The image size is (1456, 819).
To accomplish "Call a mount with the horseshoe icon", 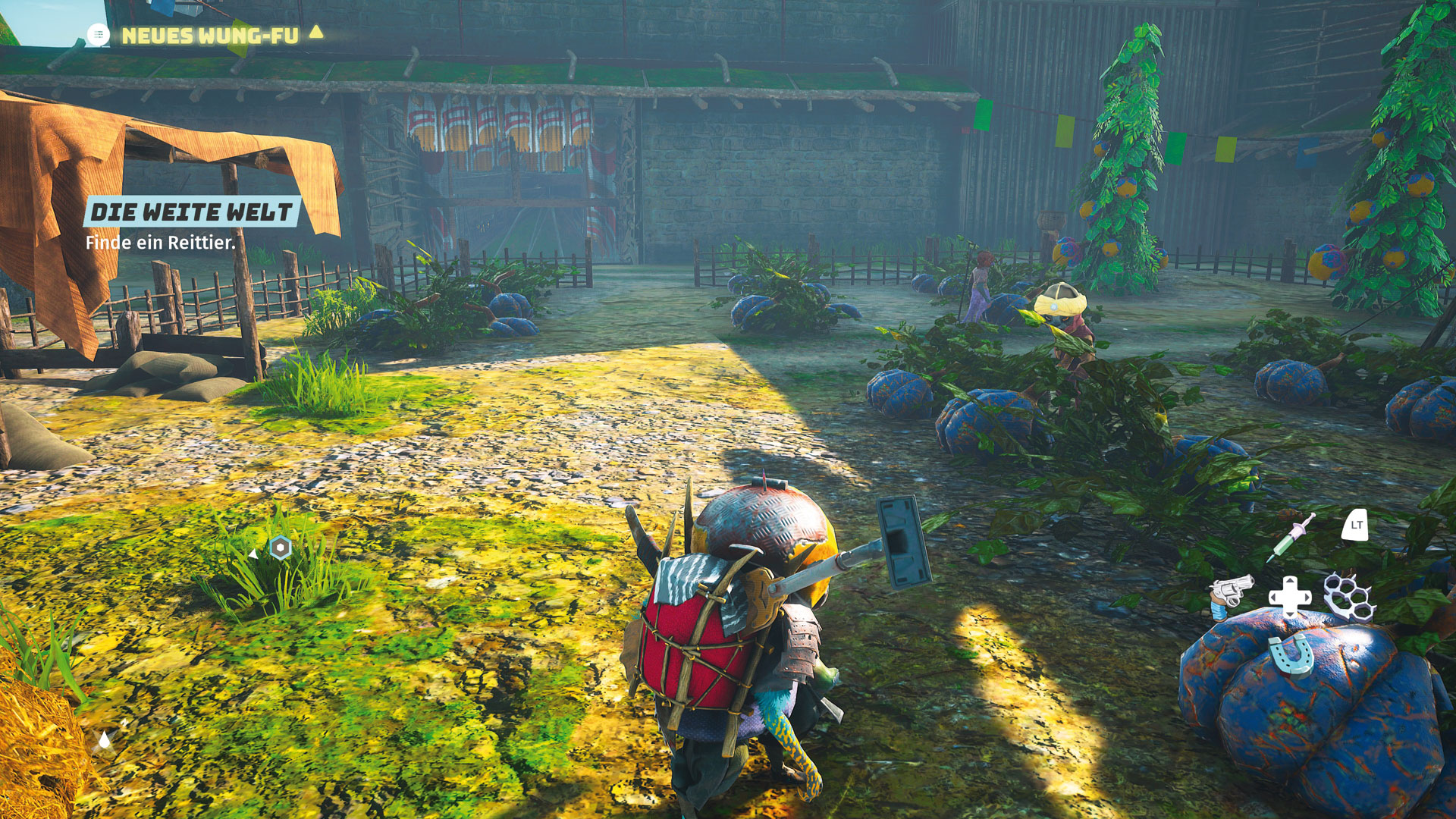I will point(1289,654).
